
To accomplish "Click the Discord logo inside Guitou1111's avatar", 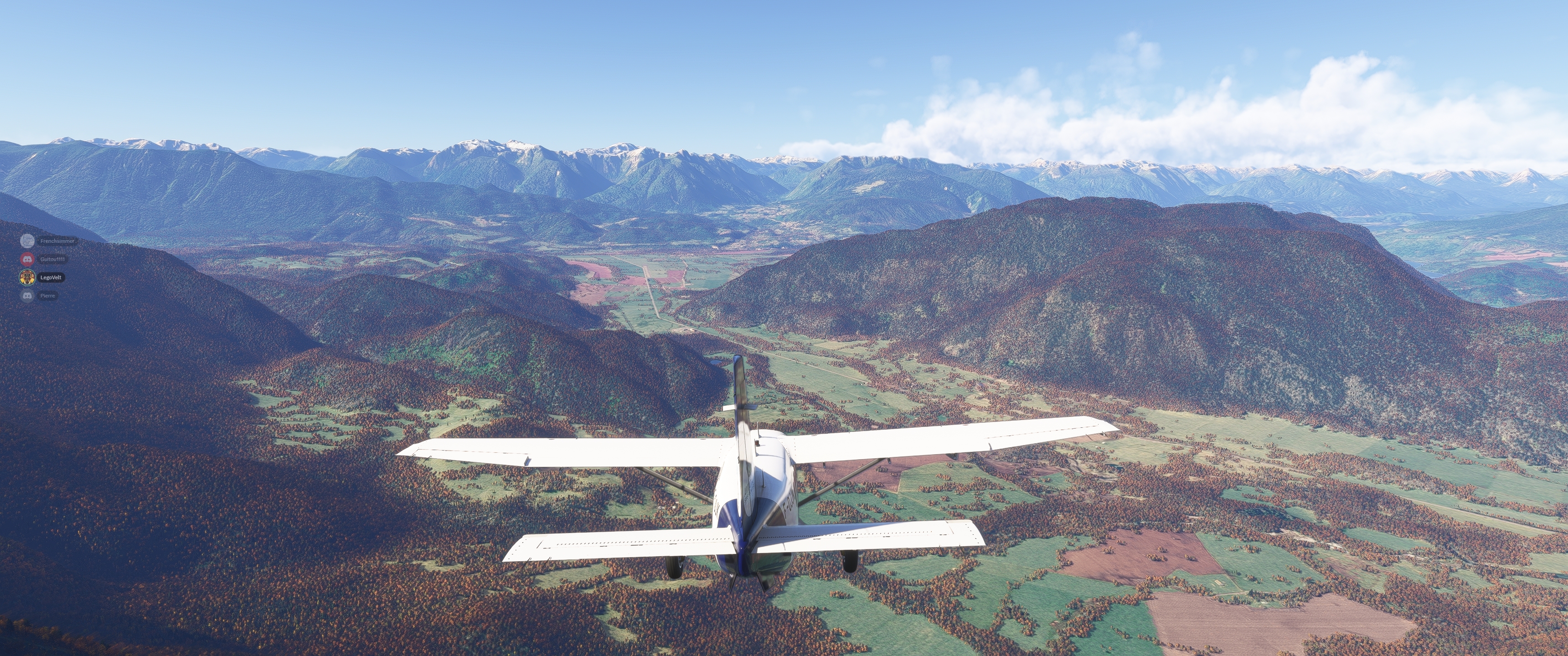I will [27, 259].
